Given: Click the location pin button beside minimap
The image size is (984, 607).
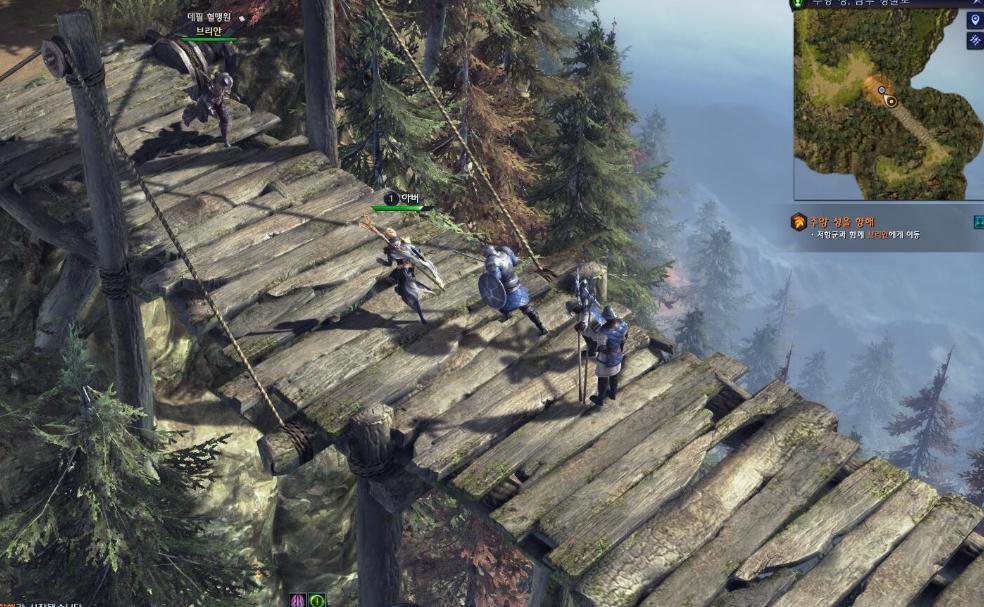Looking at the screenshot, I should (x=975, y=20).
